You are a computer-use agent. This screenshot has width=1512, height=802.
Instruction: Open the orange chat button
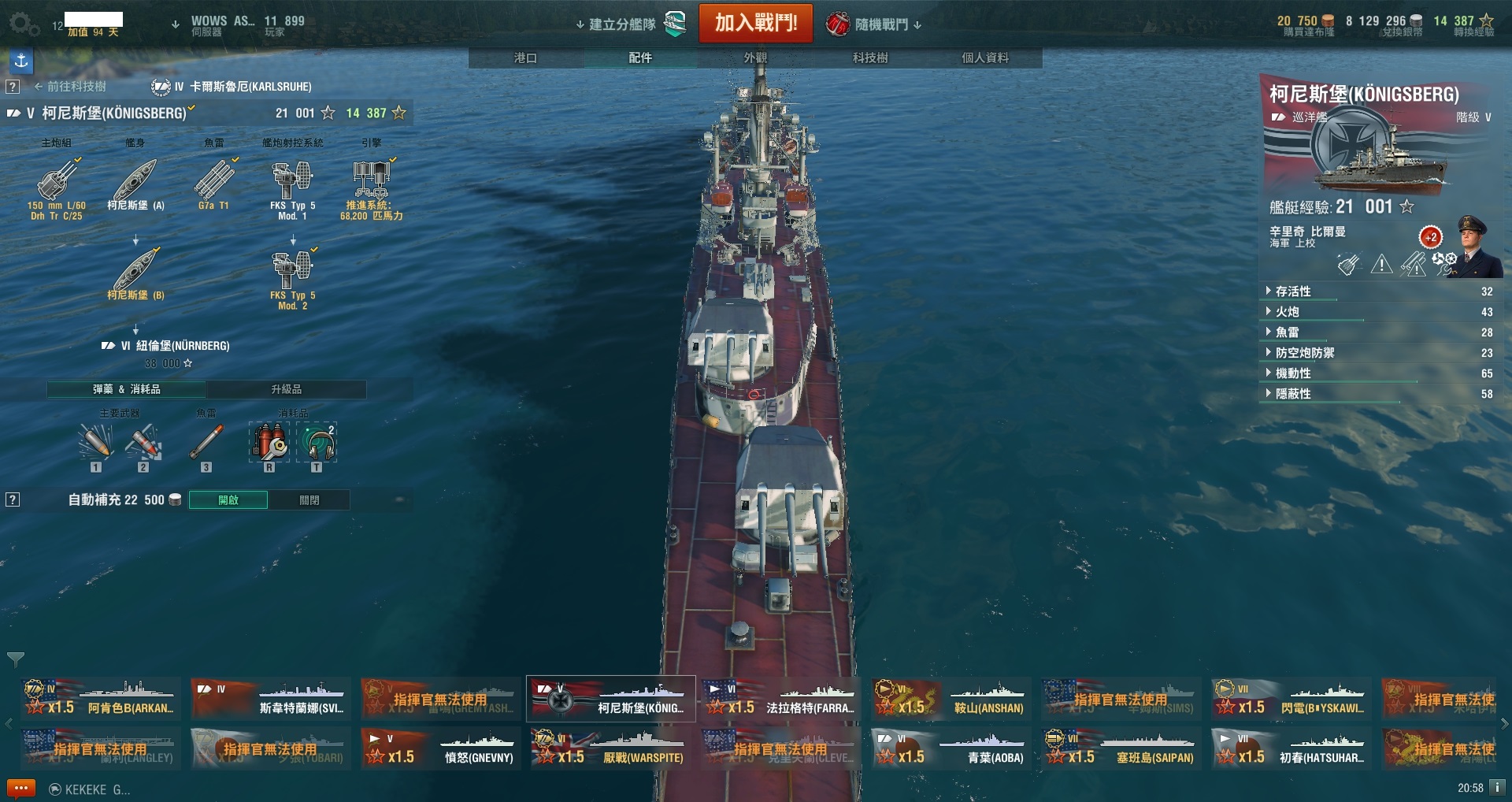pos(20,788)
